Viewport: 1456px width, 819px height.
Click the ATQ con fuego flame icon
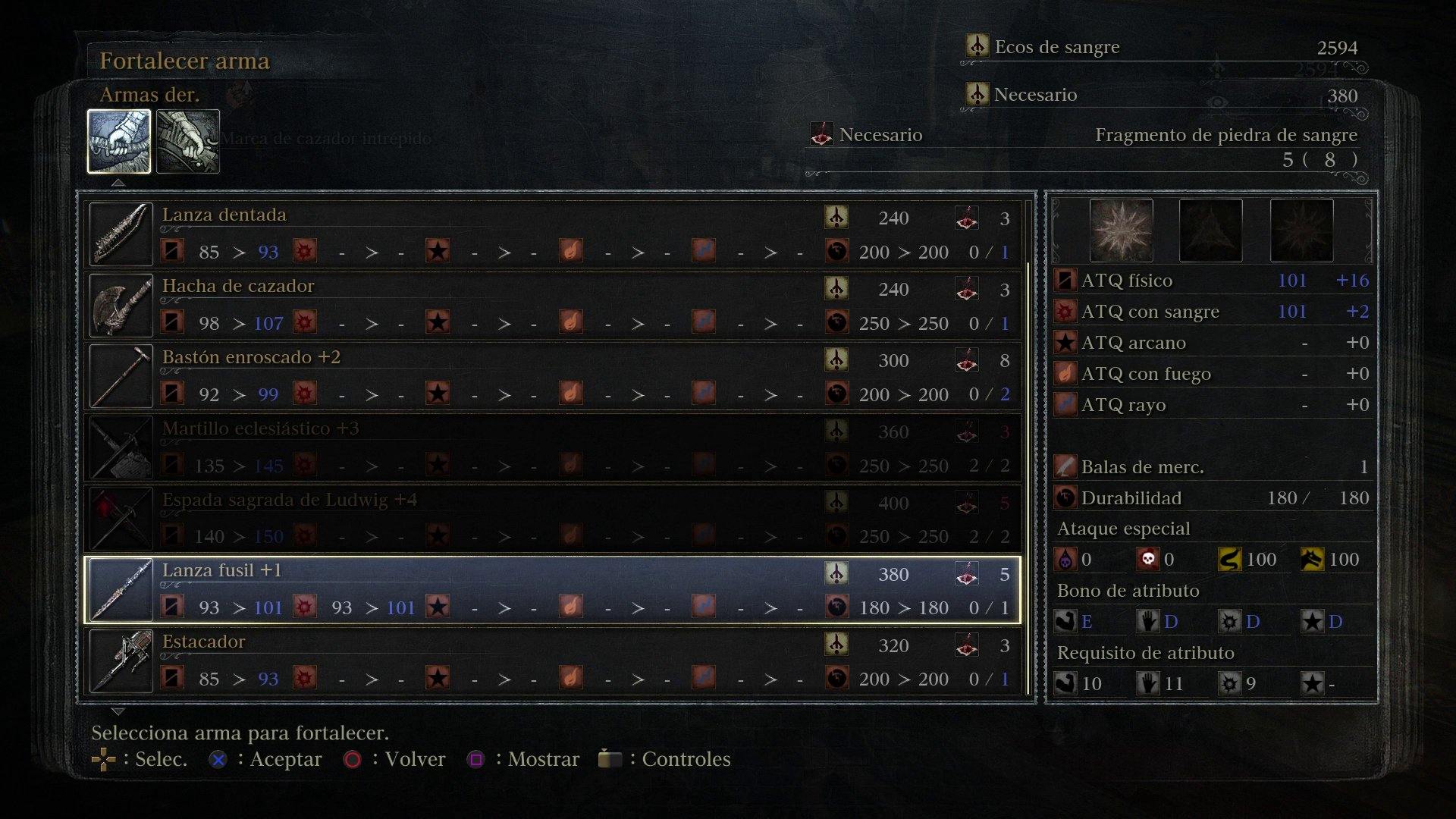coord(1065,374)
